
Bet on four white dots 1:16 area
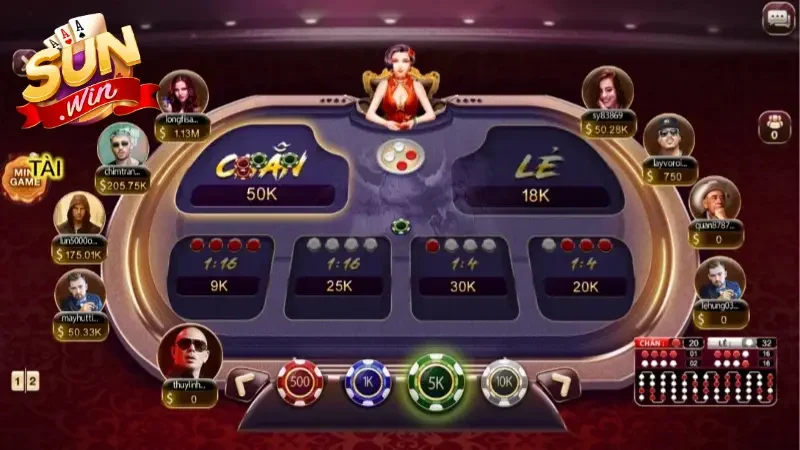[x=339, y=270]
